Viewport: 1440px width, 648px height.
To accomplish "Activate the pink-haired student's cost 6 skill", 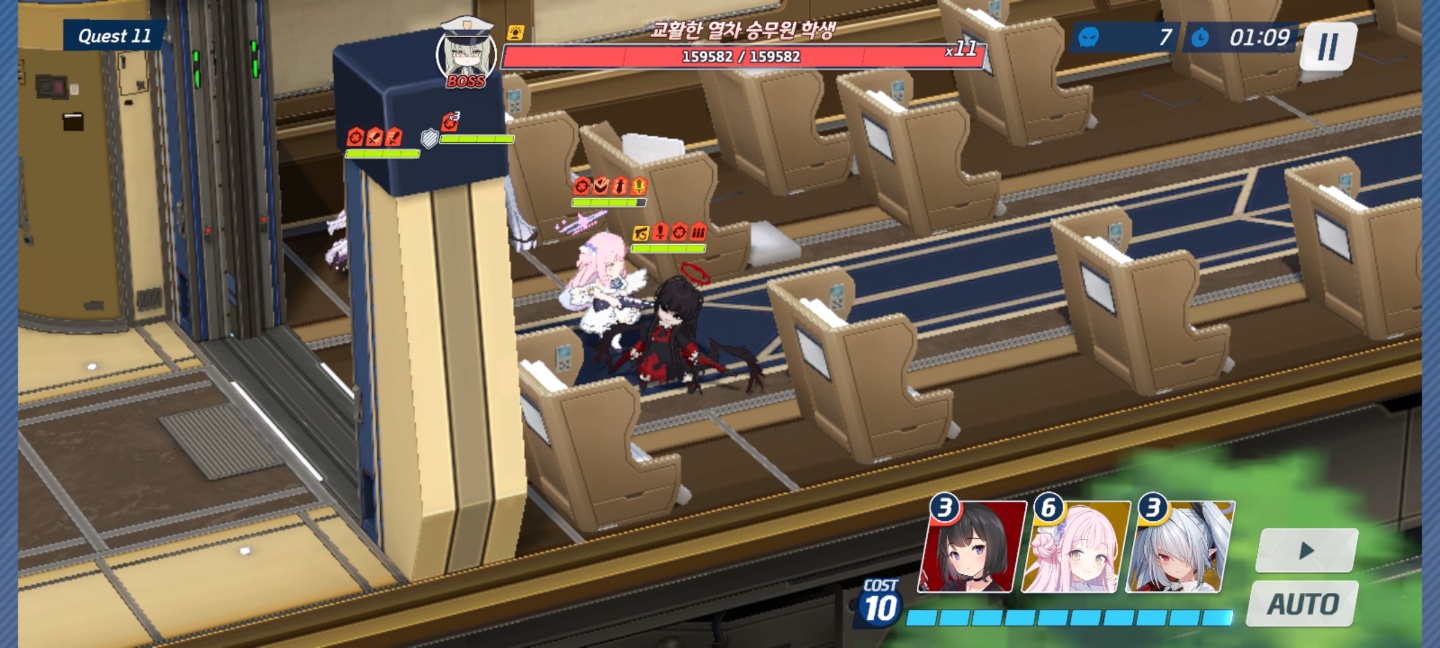I will click(x=1076, y=547).
